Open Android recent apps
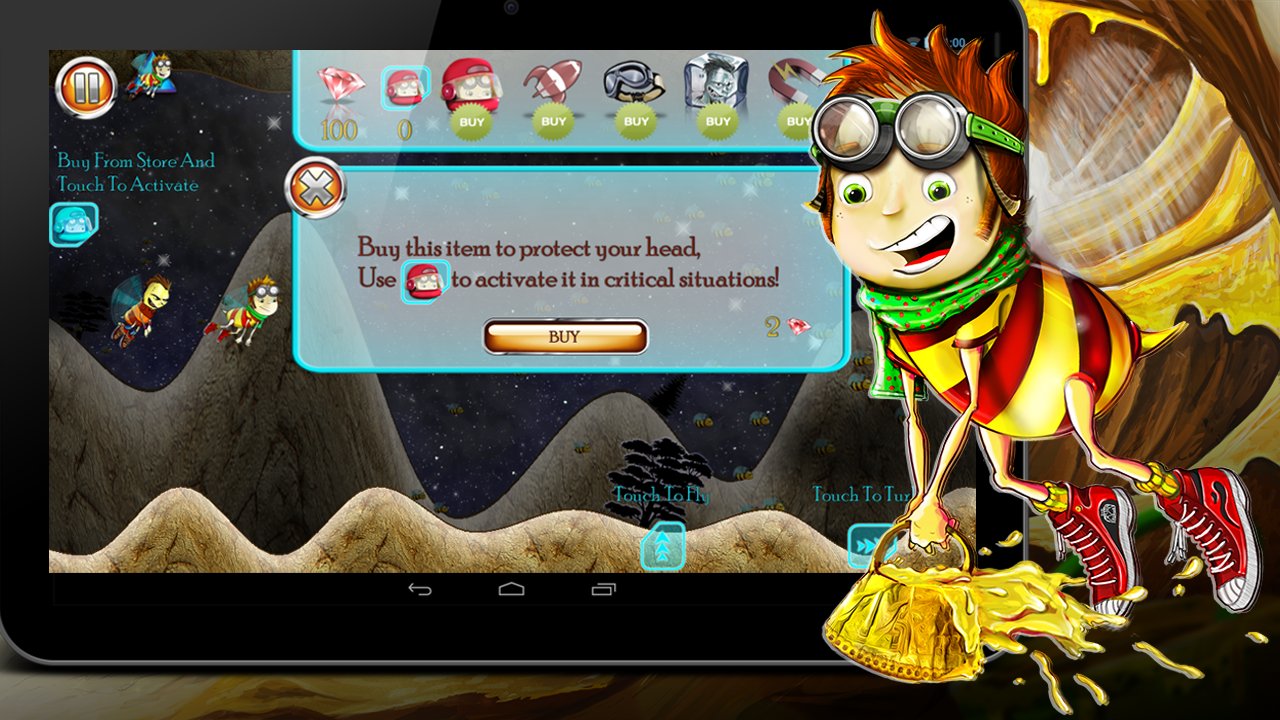The width and height of the screenshot is (1280, 720). pos(603,589)
